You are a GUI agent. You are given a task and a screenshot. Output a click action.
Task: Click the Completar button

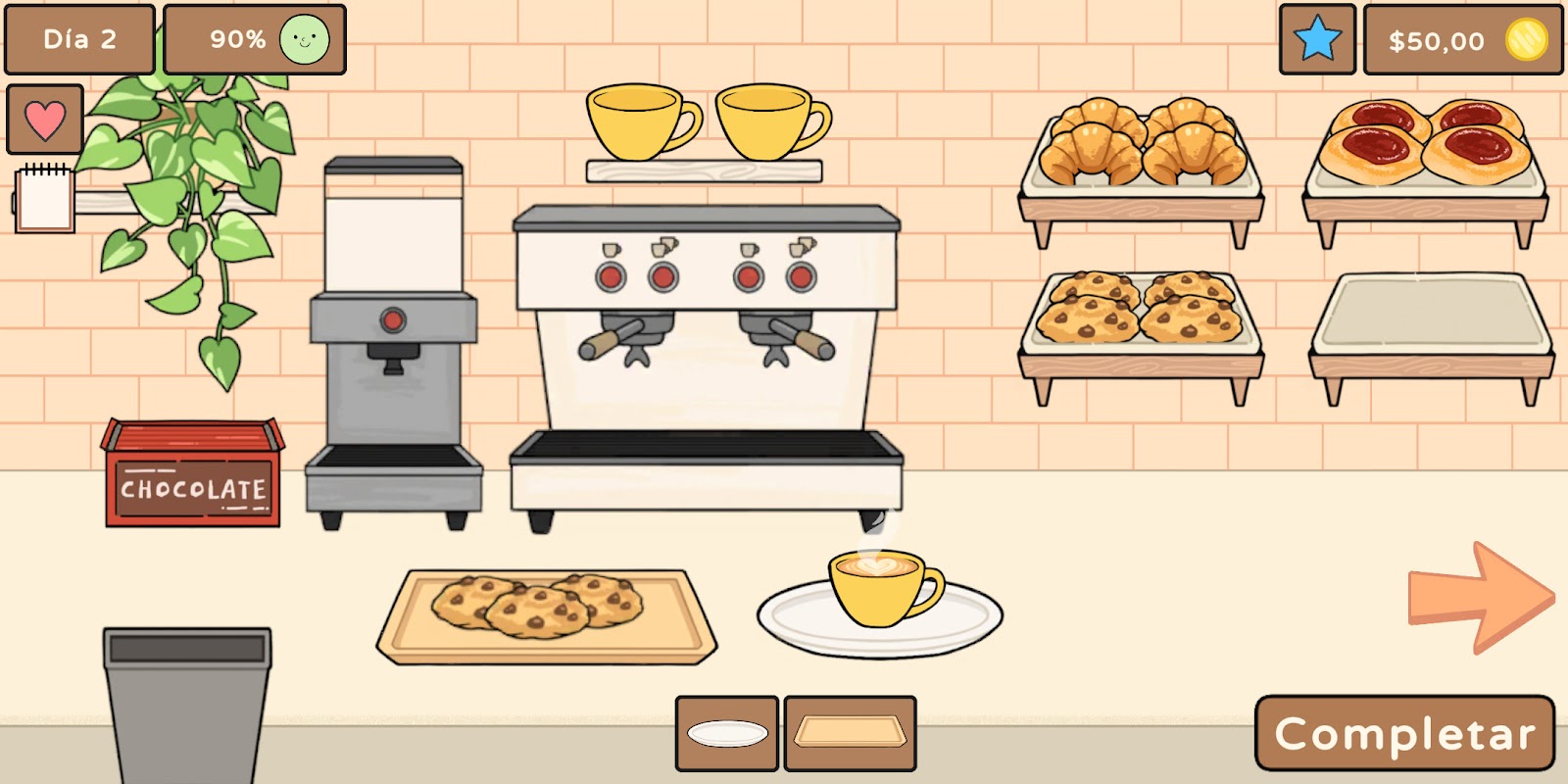tap(1404, 733)
